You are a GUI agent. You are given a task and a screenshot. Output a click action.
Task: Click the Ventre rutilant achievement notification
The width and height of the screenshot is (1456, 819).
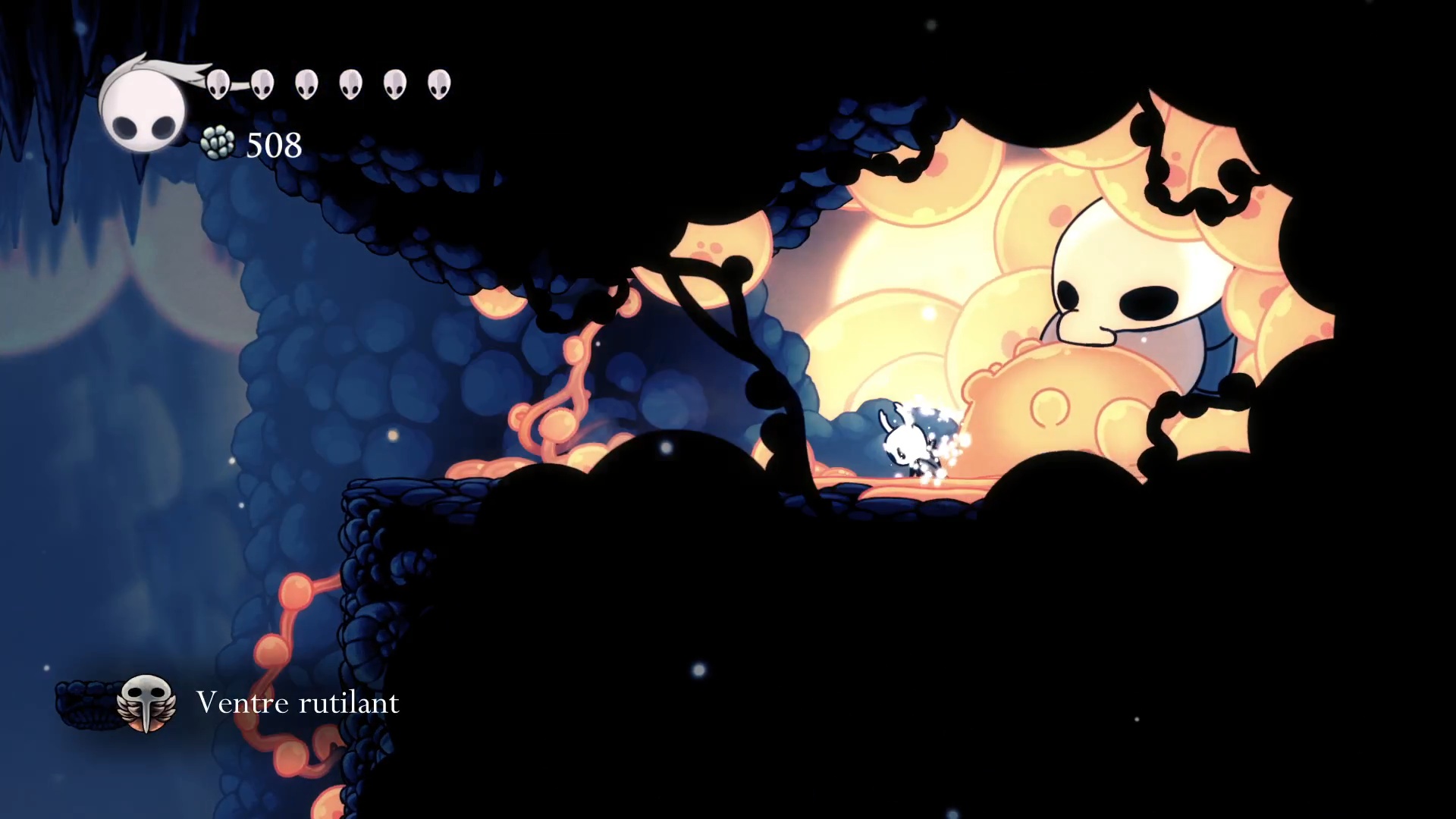(258, 703)
